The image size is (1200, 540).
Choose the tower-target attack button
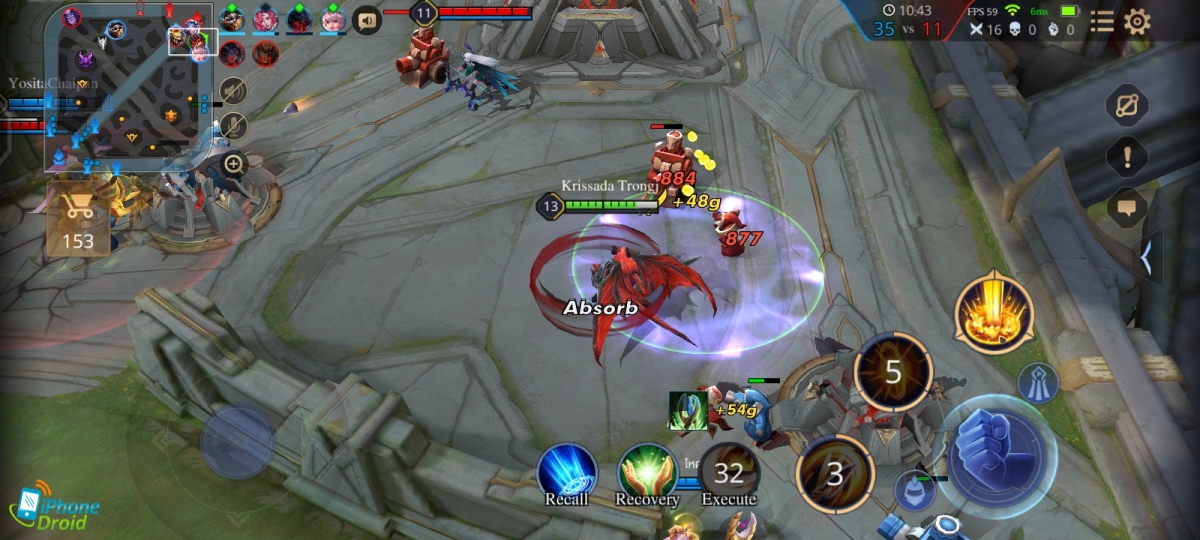point(1038,383)
